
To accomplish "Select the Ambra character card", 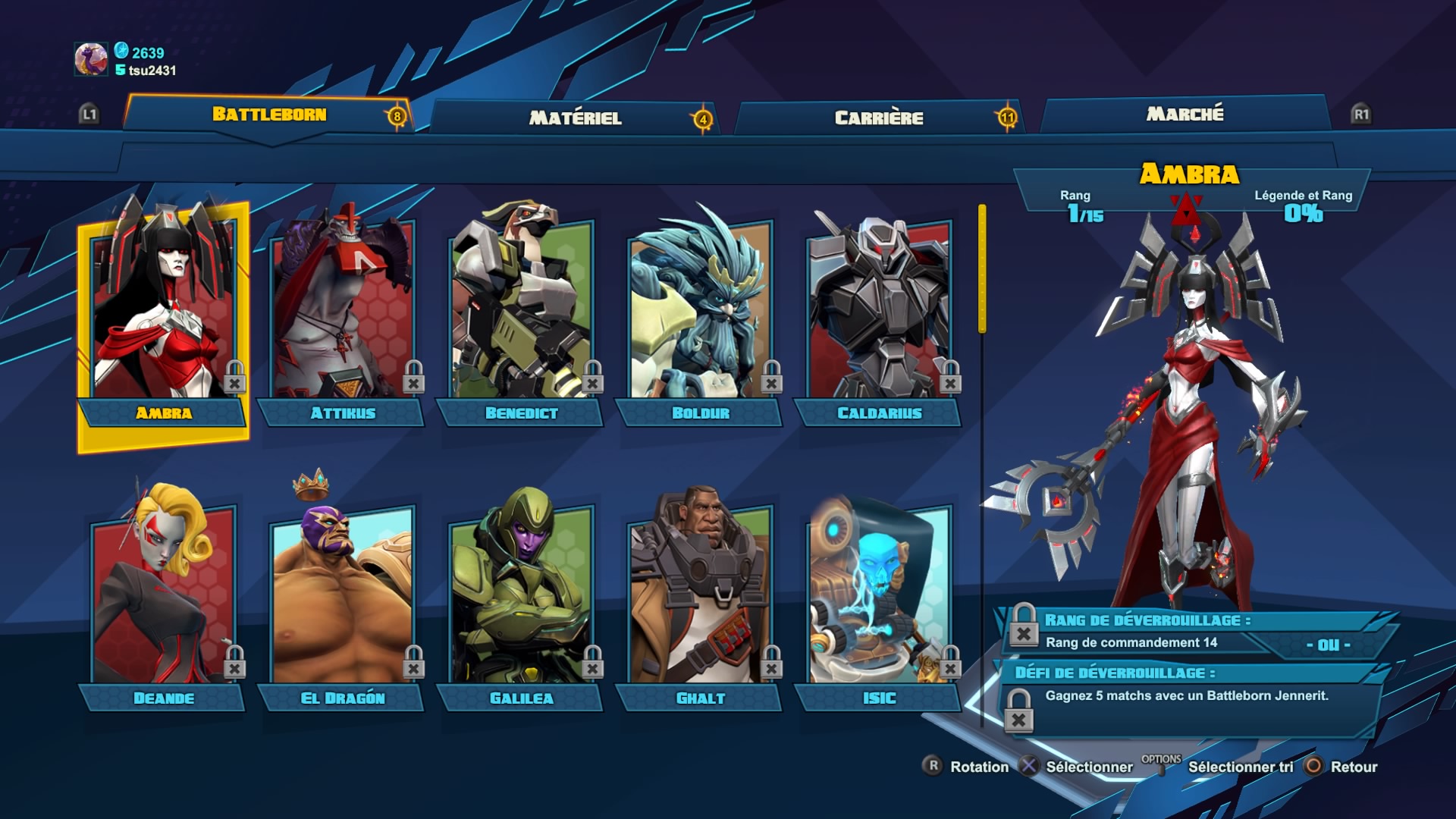I will coord(163,318).
